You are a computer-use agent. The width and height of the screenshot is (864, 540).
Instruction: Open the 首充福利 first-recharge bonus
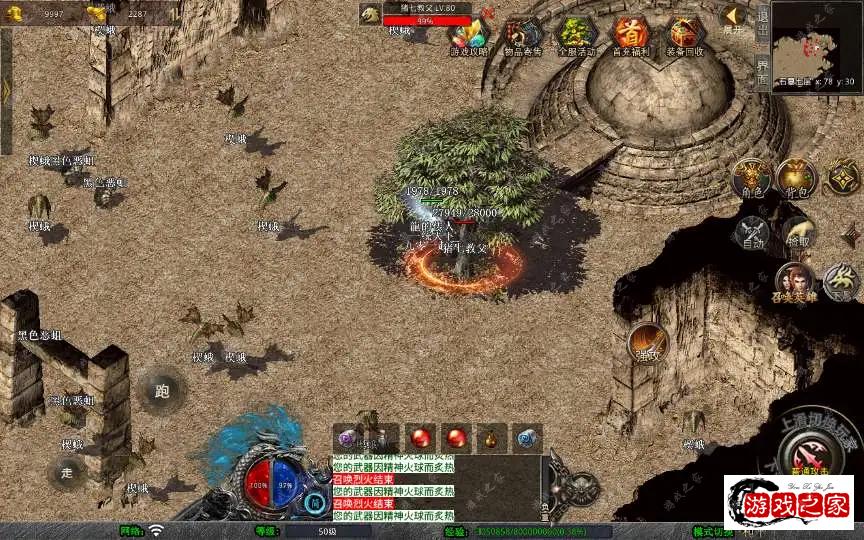(630, 37)
